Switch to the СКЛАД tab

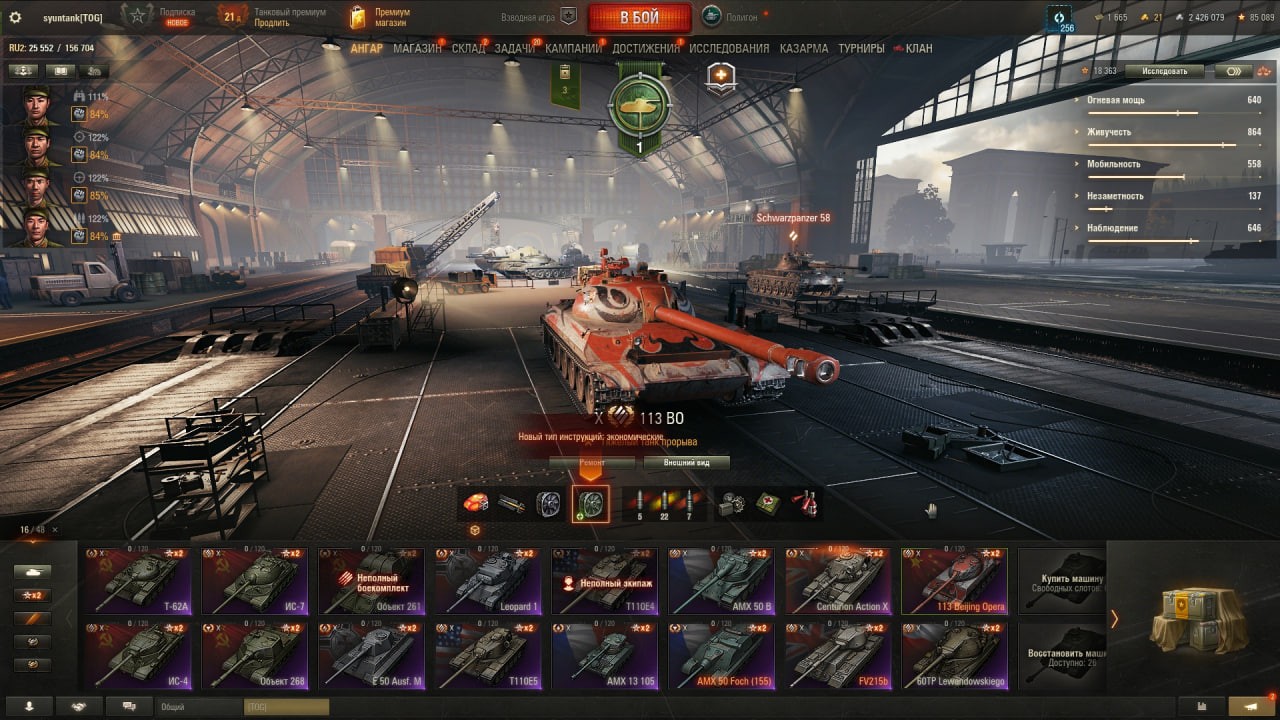[468, 48]
